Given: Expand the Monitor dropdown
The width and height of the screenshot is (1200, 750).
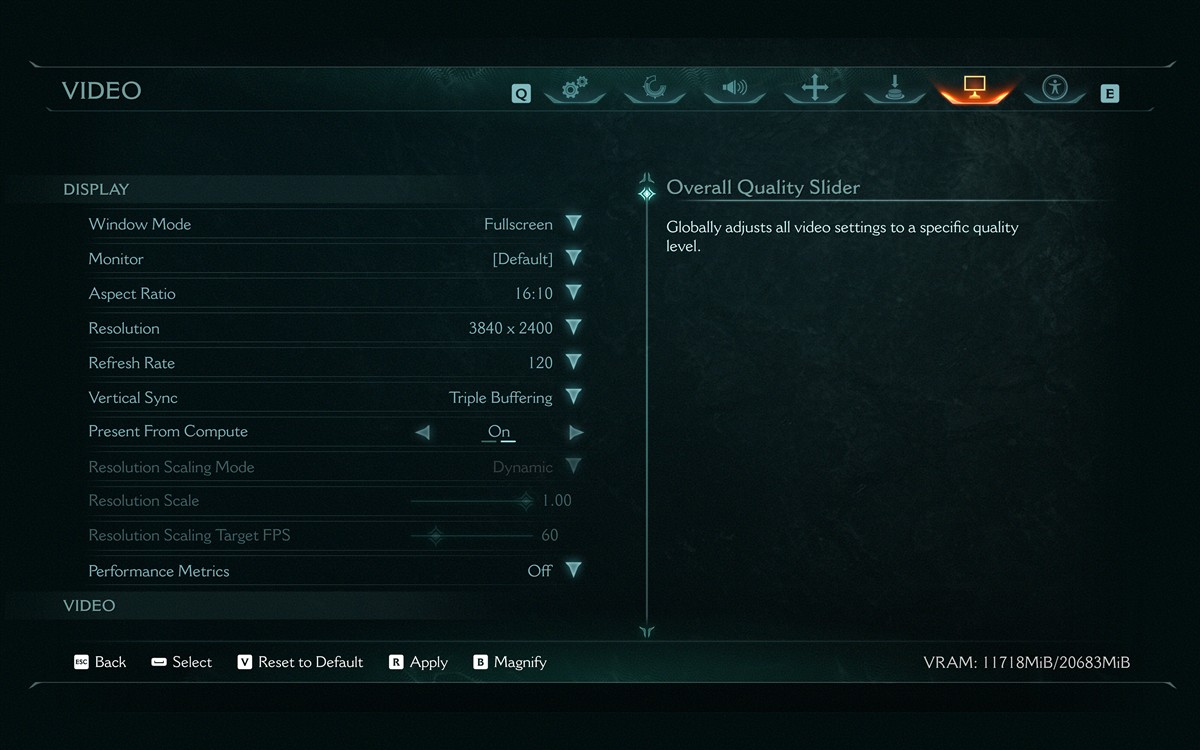Looking at the screenshot, I should tap(573, 259).
